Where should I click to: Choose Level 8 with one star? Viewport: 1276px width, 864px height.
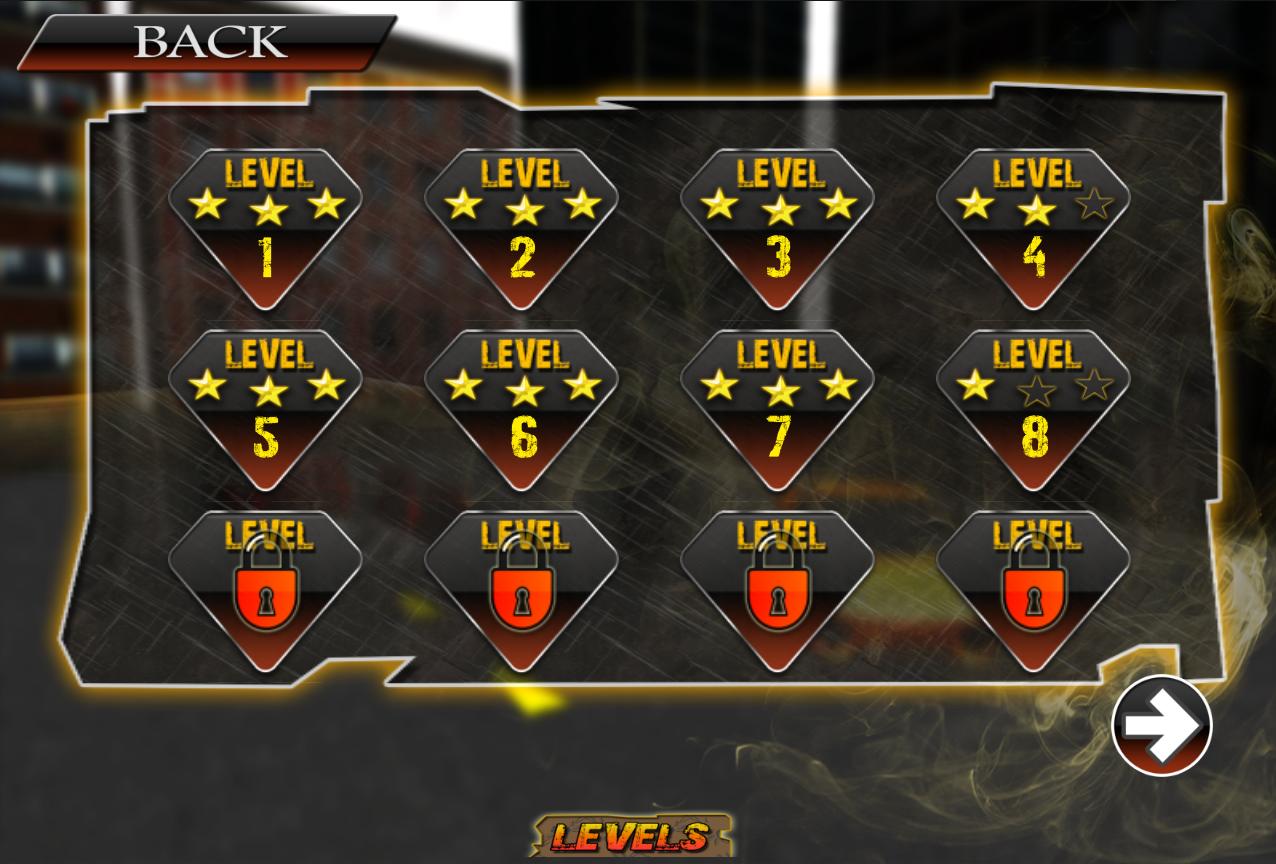tap(1033, 407)
